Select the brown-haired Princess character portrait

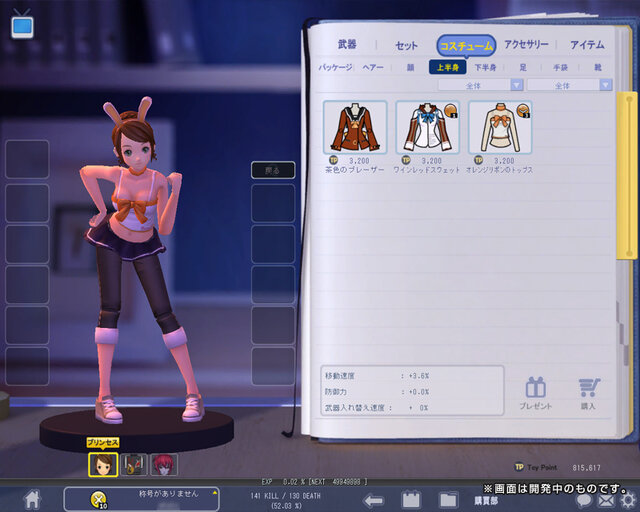[103, 464]
